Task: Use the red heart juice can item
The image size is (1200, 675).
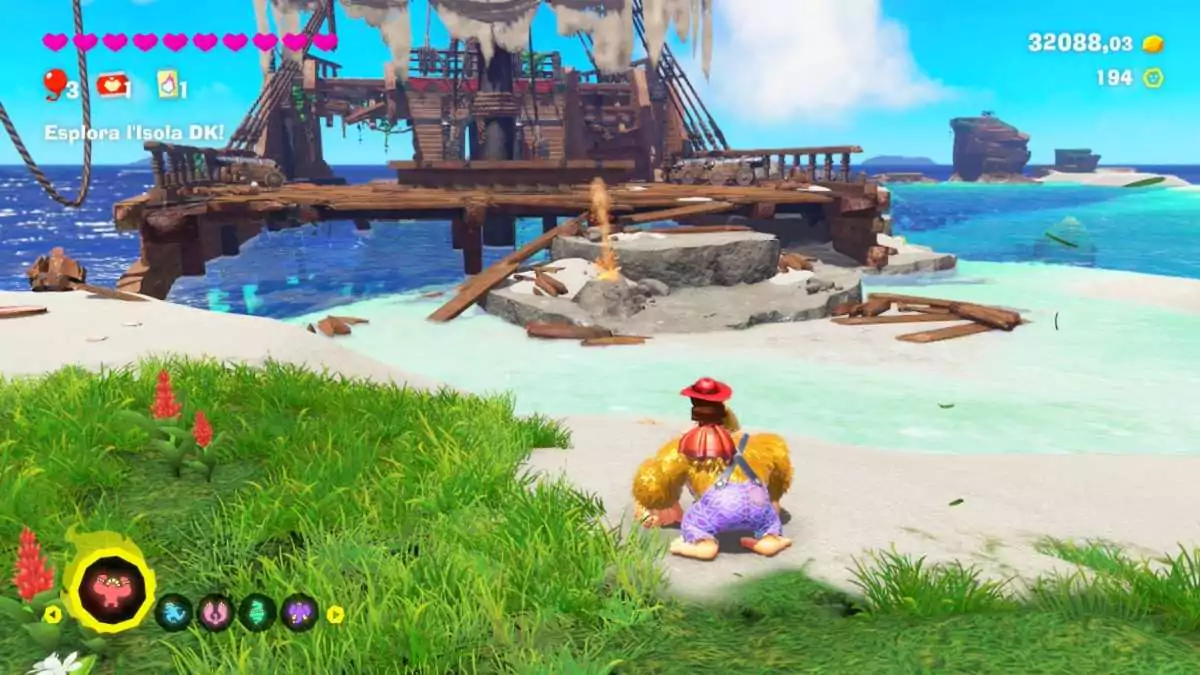Action: point(110,85)
